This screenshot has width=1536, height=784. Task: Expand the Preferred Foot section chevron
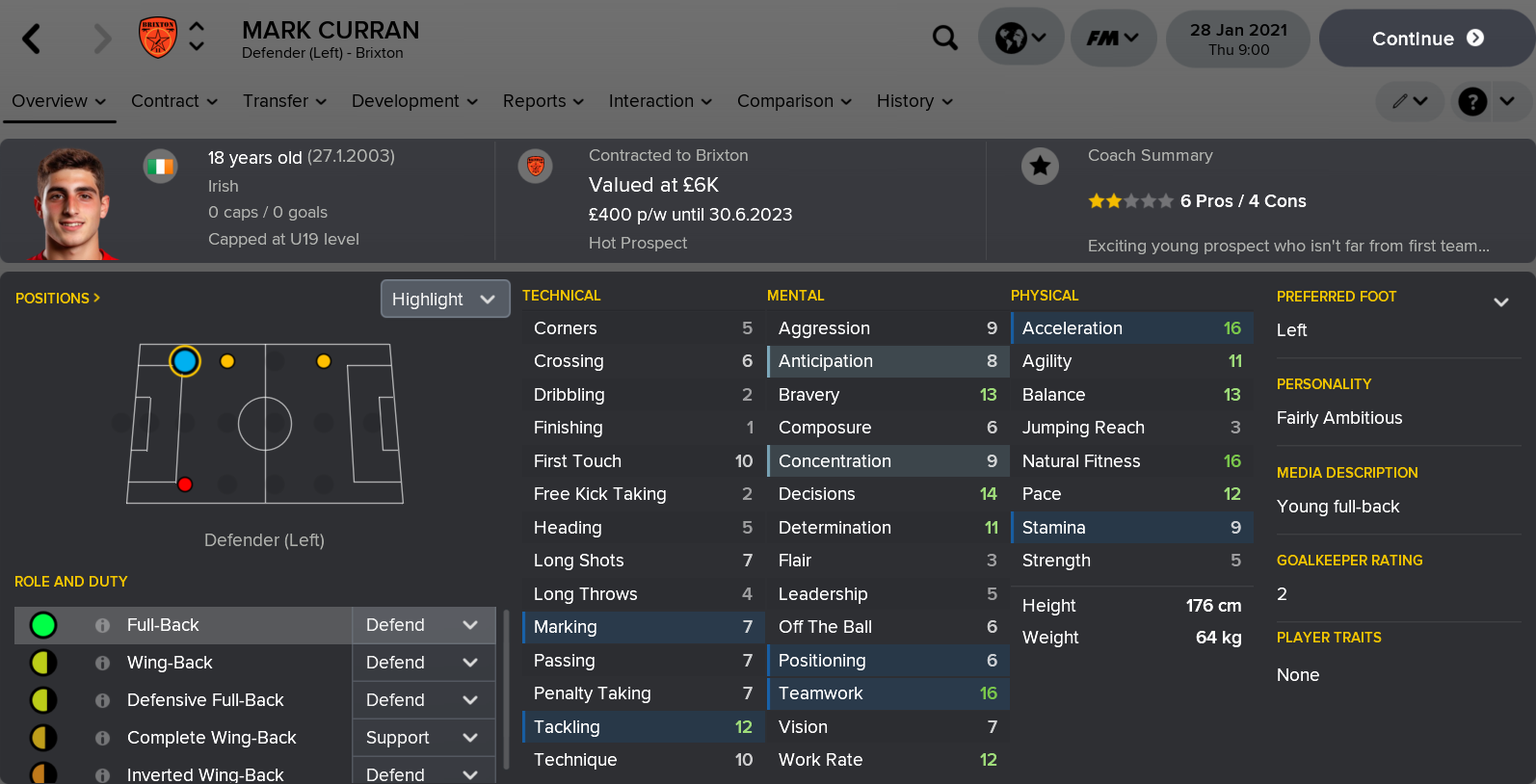(1501, 301)
